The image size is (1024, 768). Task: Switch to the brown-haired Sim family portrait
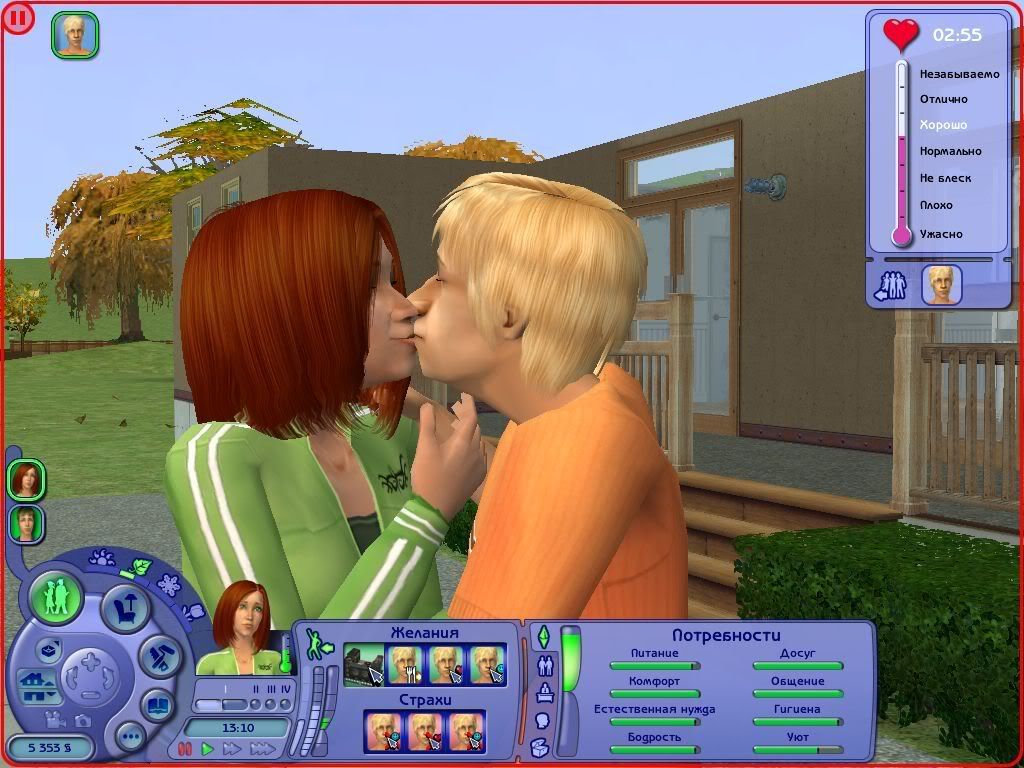click(26, 523)
